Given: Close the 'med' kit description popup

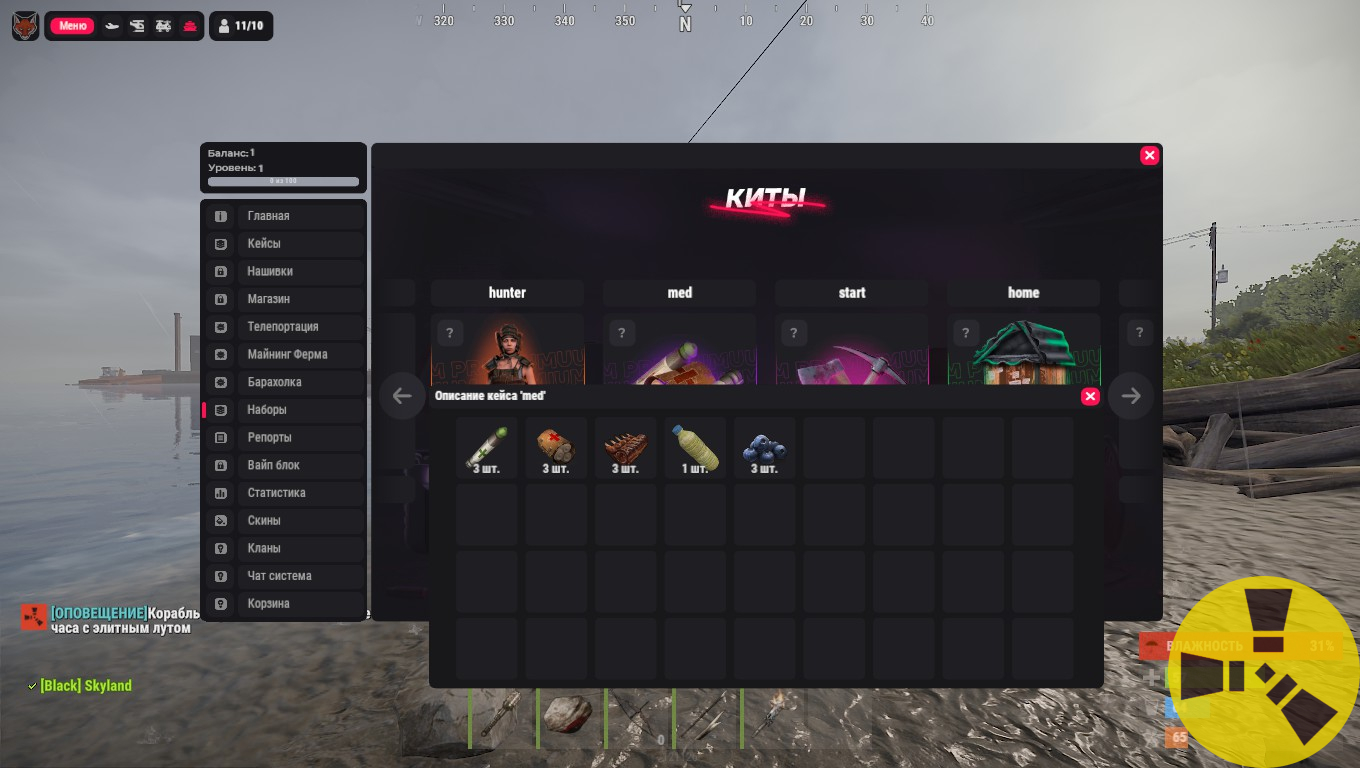Looking at the screenshot, I should click(1090, 397).
